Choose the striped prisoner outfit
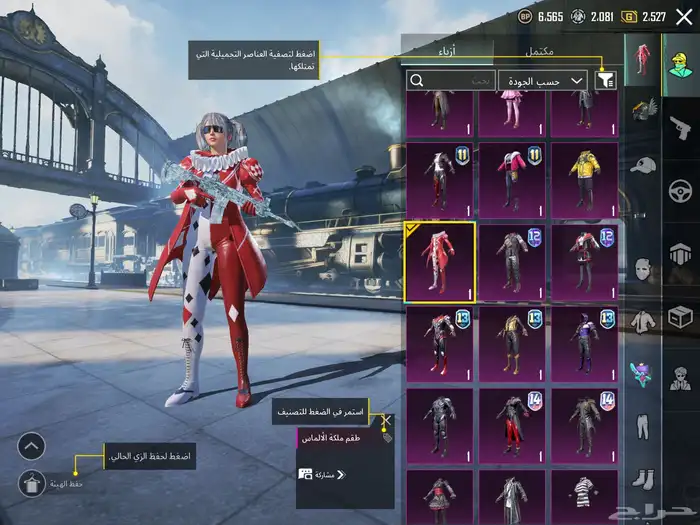The height and width of the screenshot is (525, 700). tap(585, 497)
